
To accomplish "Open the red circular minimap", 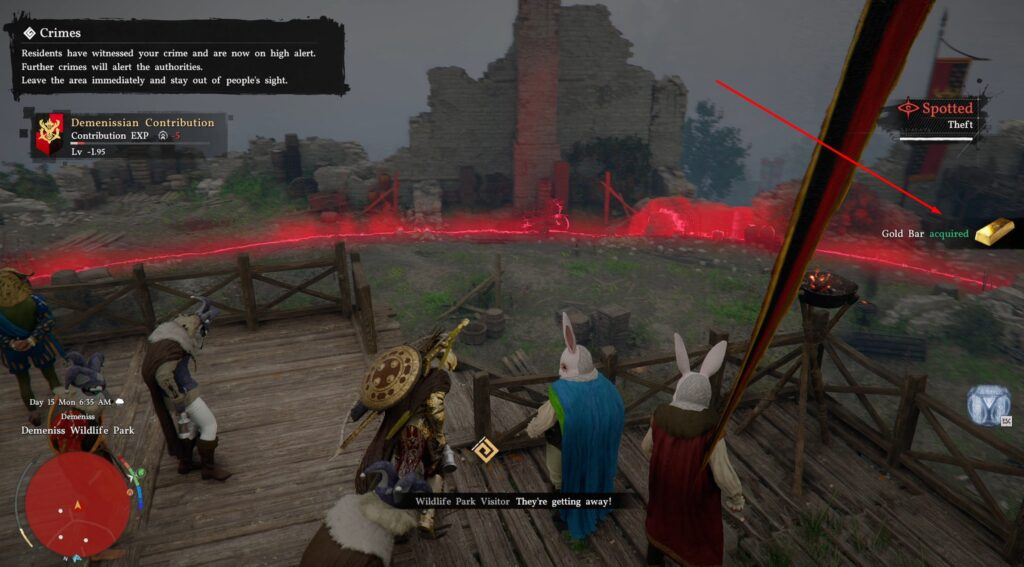I will click(77, 504).
